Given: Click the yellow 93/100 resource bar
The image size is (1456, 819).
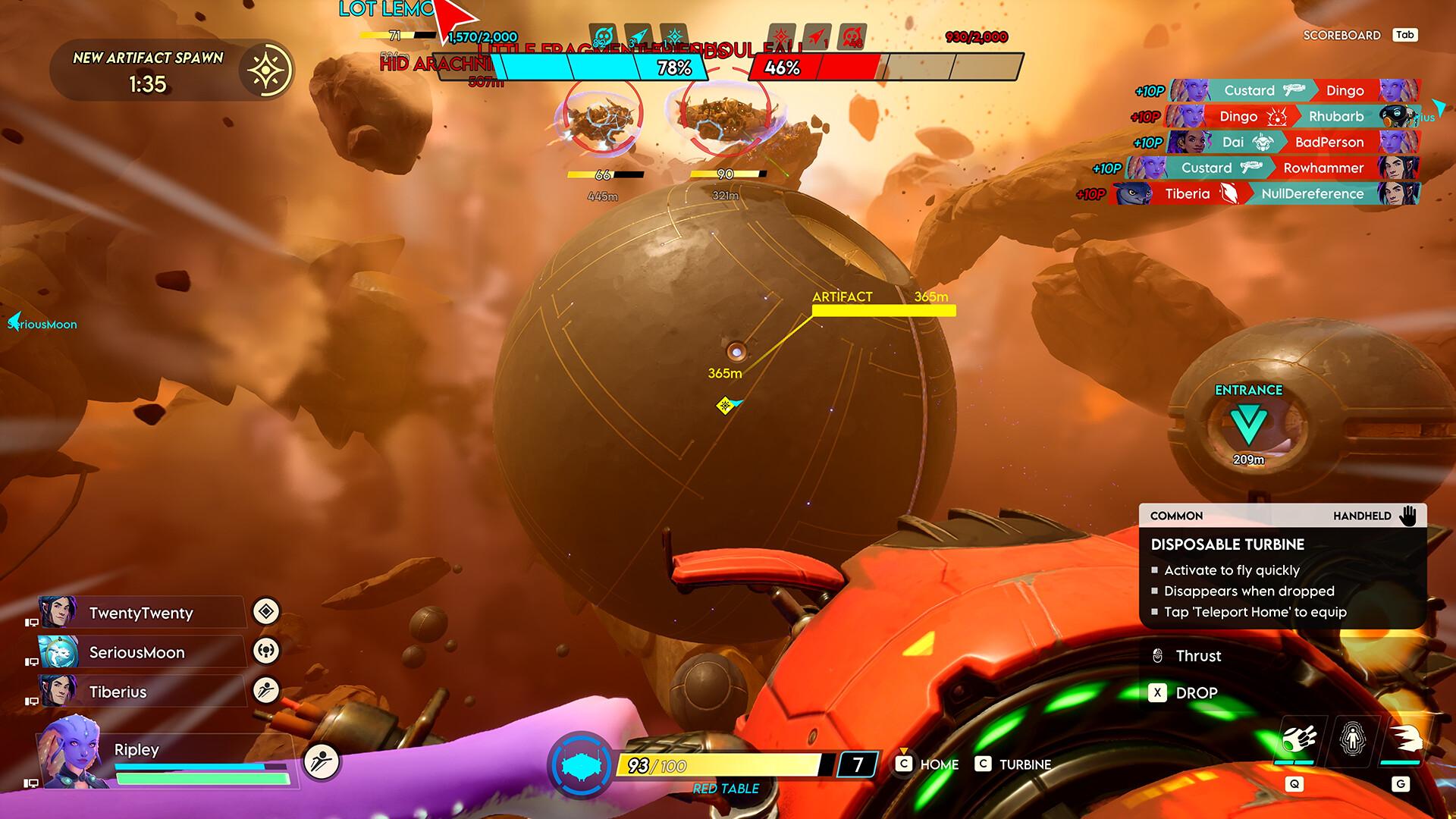Looking at the screenshot, I should 728,765.
